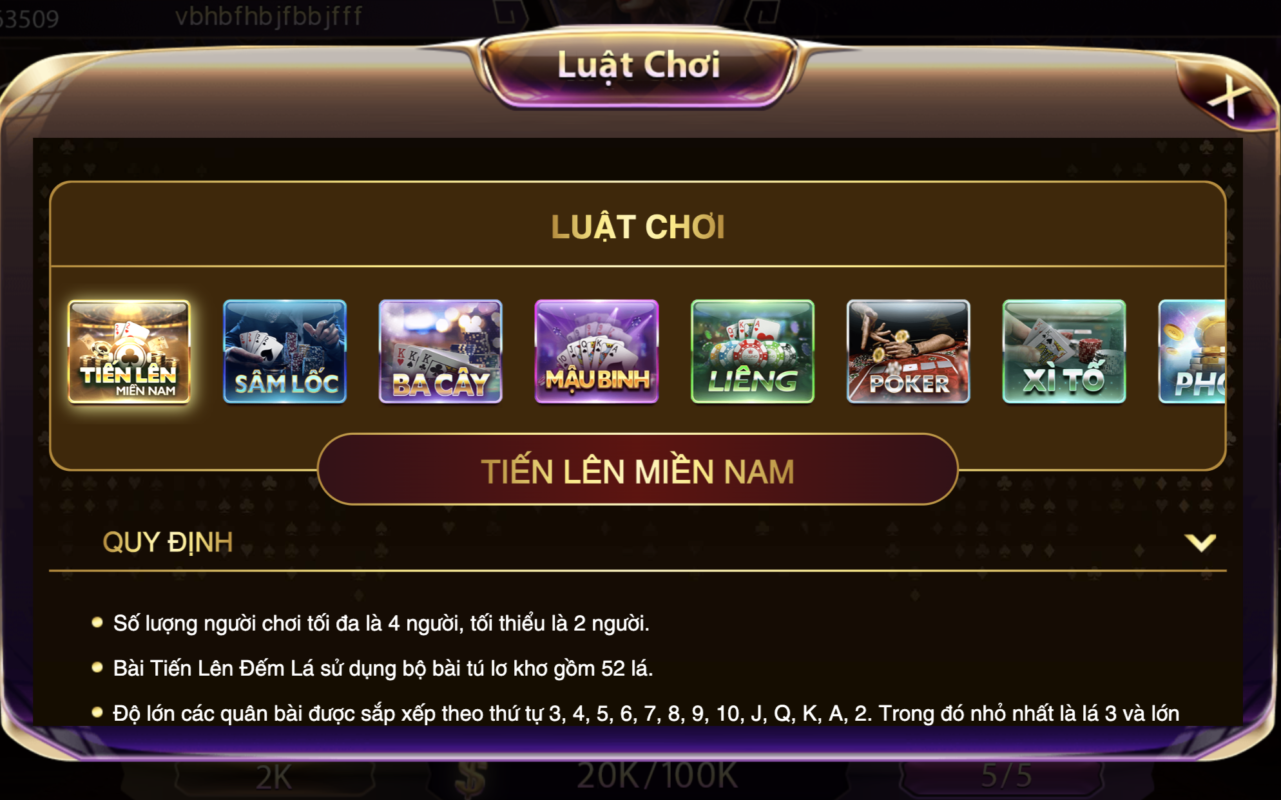1281x800 pixels.
Task: Open the Poker rules icon
Action: coord(908,351)
